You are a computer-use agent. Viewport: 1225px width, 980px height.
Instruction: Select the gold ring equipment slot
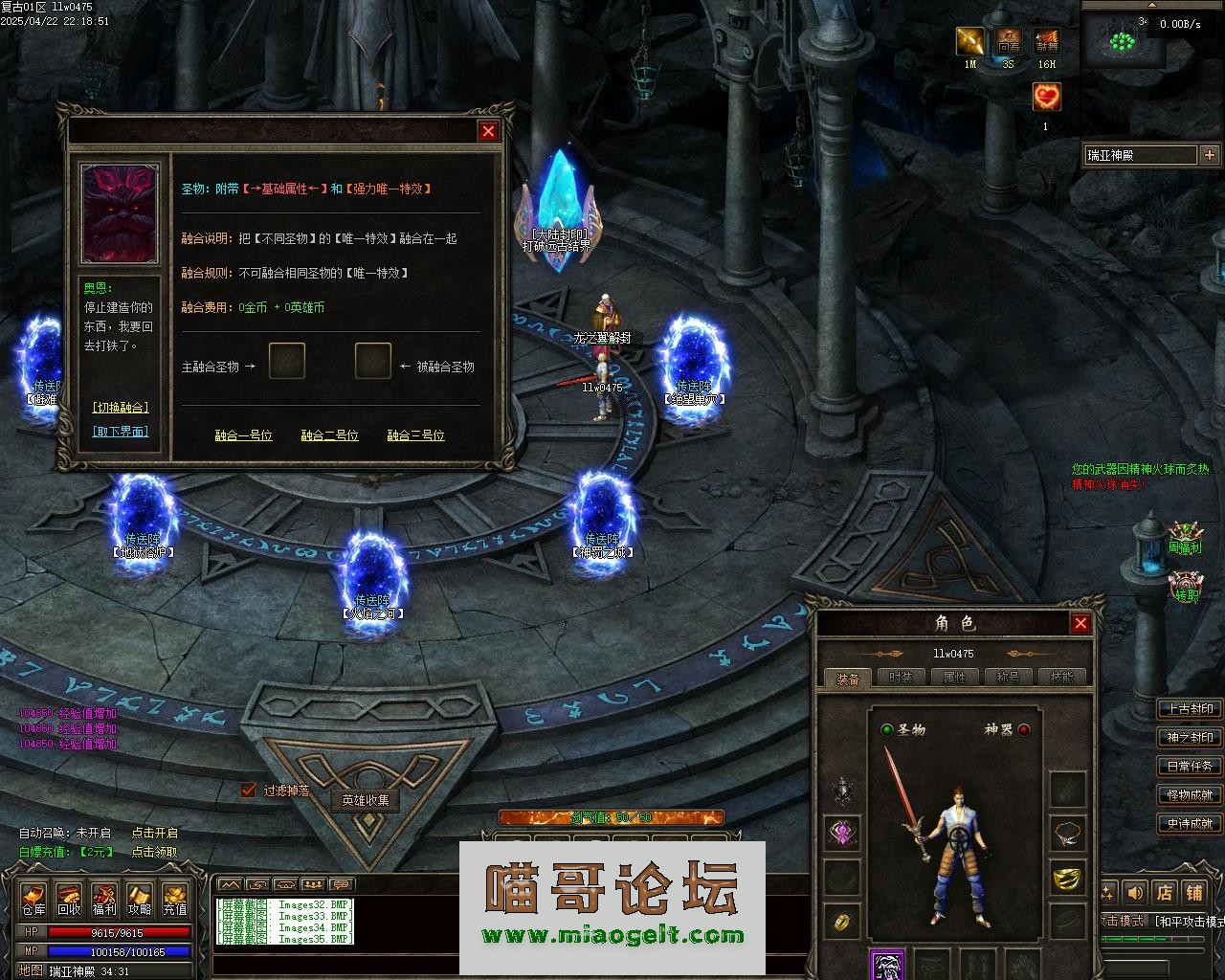pos(842,921)
